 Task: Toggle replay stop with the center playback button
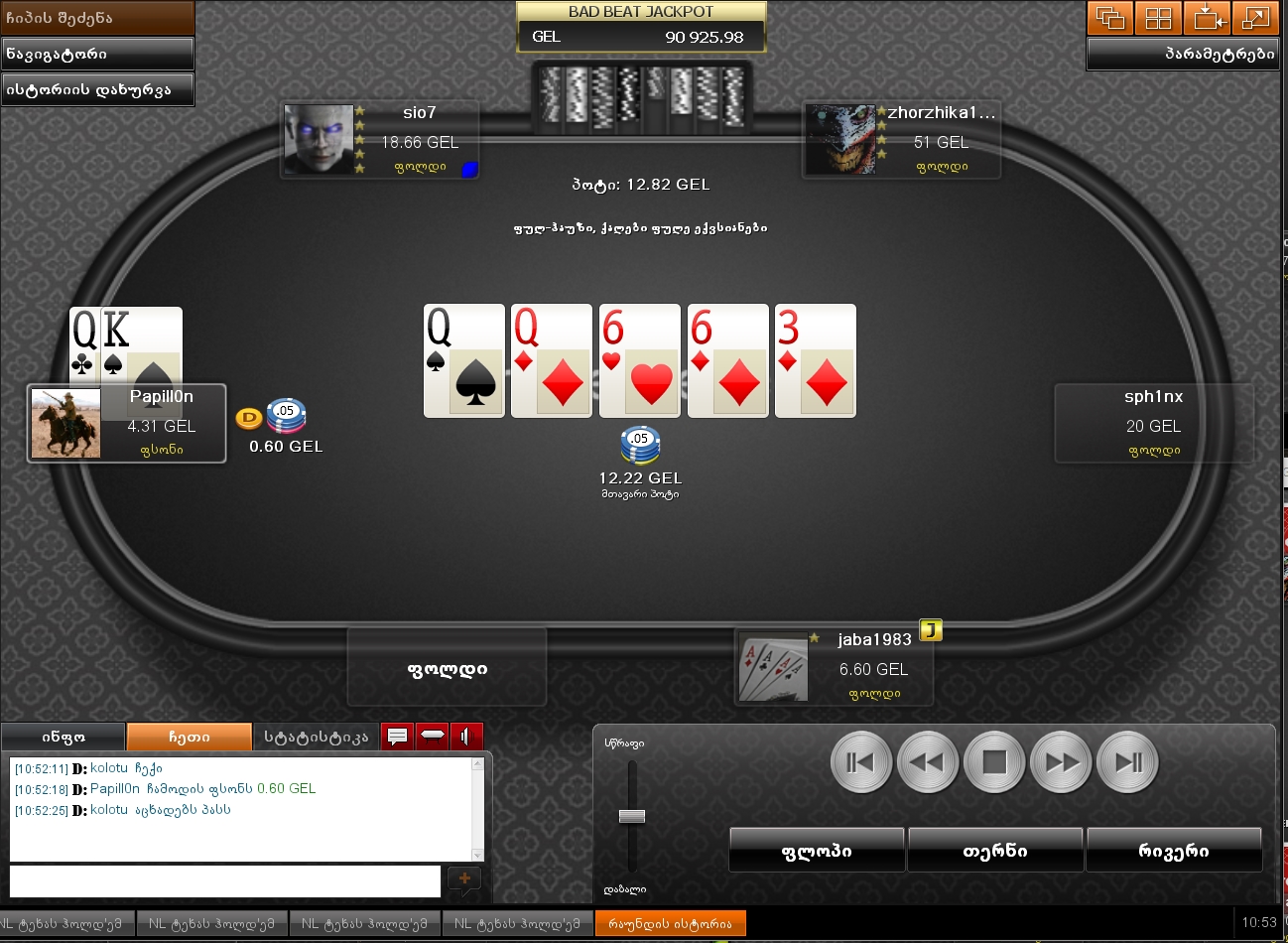(994, 761)
